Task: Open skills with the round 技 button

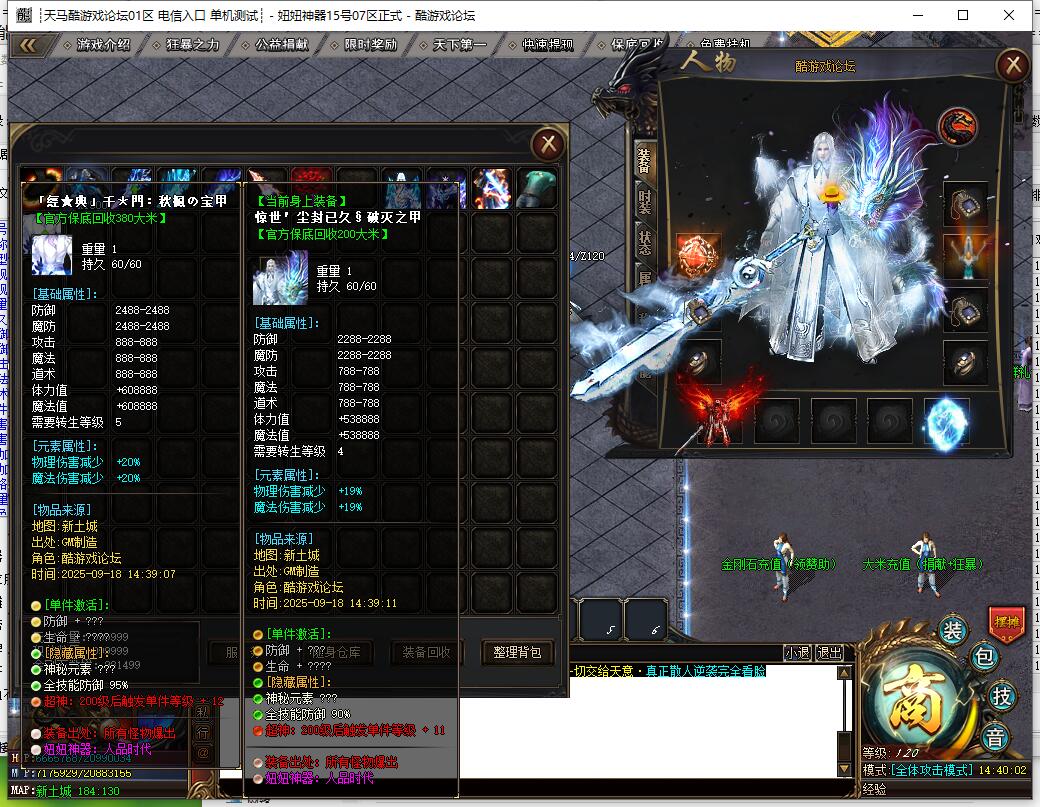Action: click(999, 695)
